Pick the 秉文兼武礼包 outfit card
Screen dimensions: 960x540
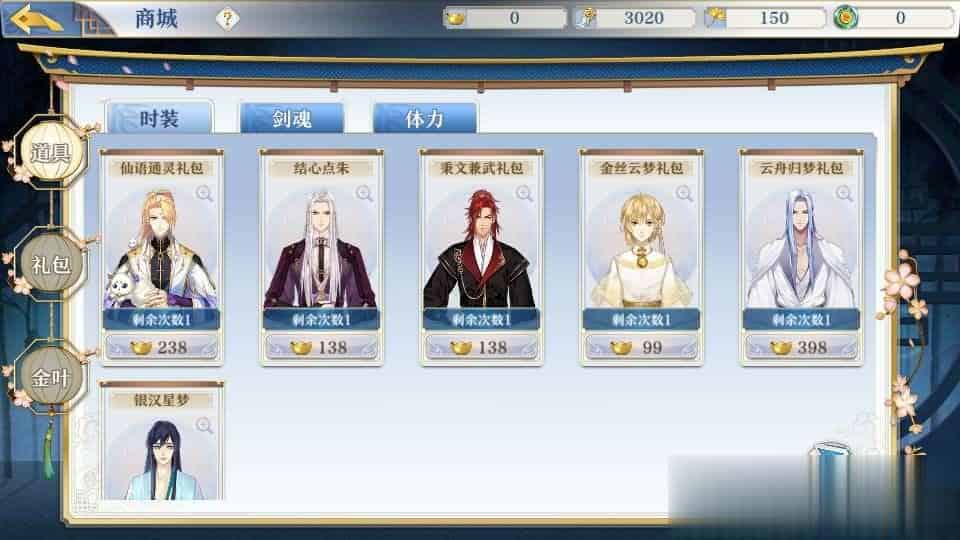pyautogui.click(x=481, y=245)
